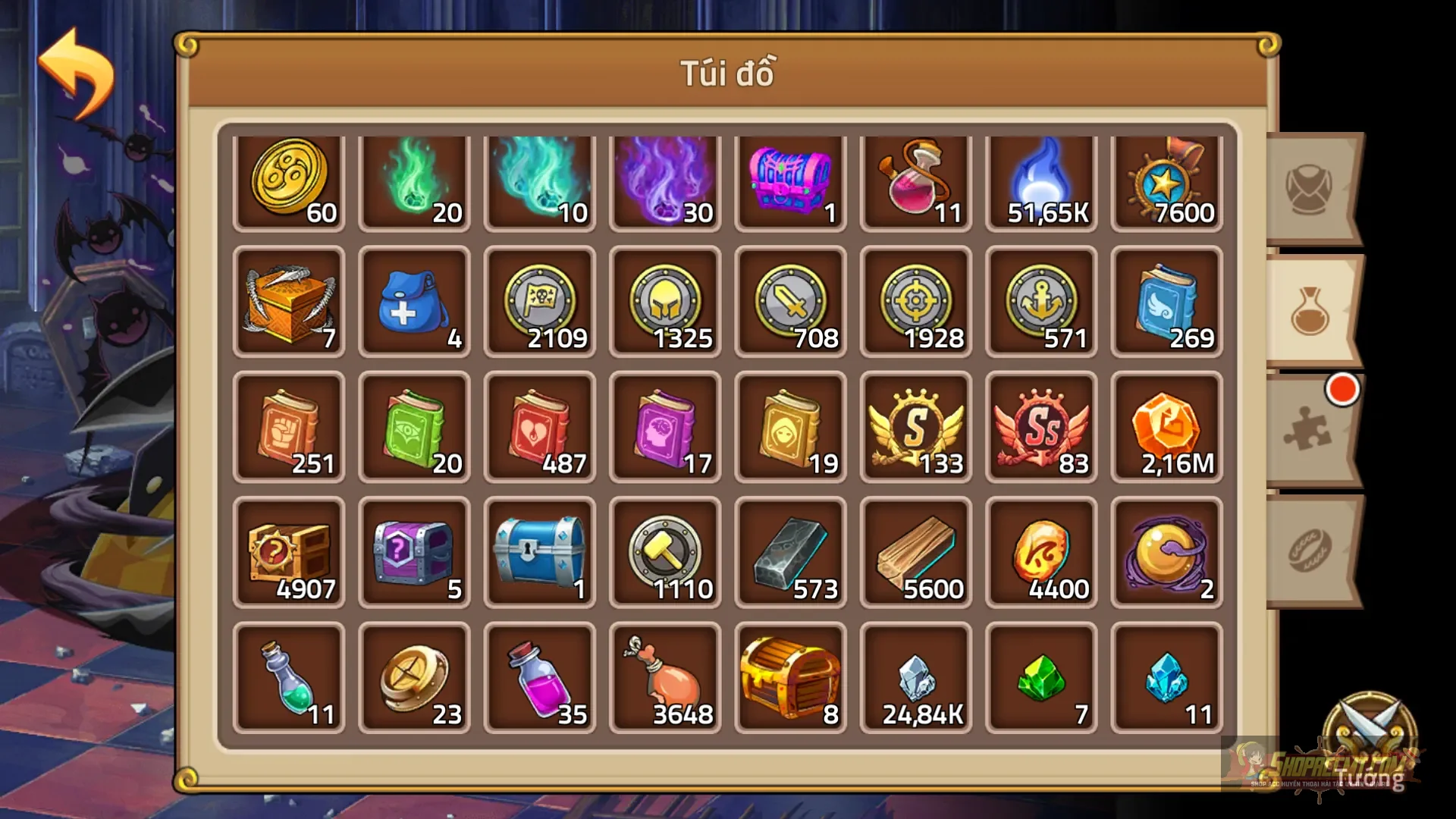Image resolution: width=1456 pixels, height=819 pixels.
Task: Select the iron ingot stack of 573
Action: [x=791, y=551]
